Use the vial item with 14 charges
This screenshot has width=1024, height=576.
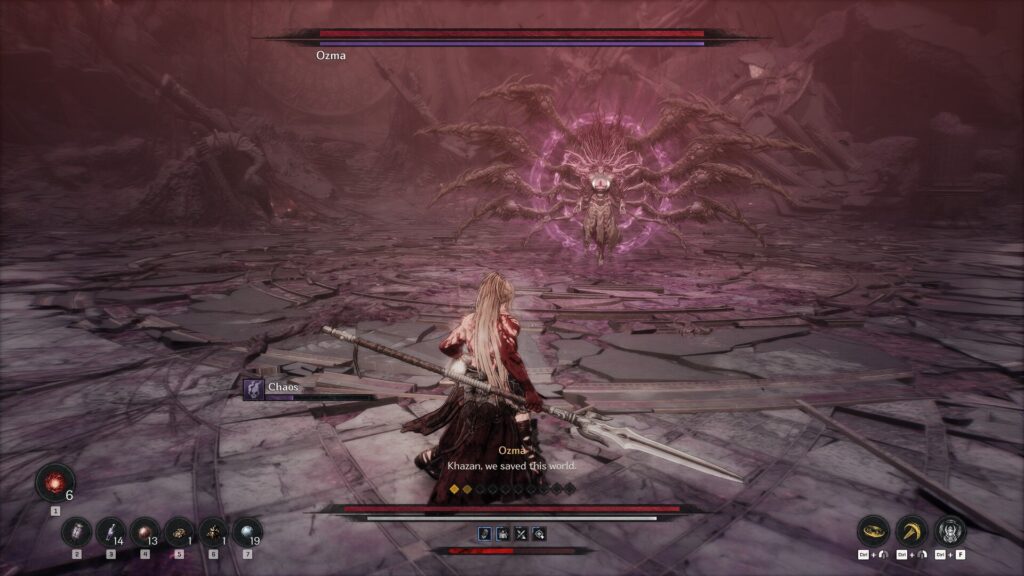click(x=110, y=531)
